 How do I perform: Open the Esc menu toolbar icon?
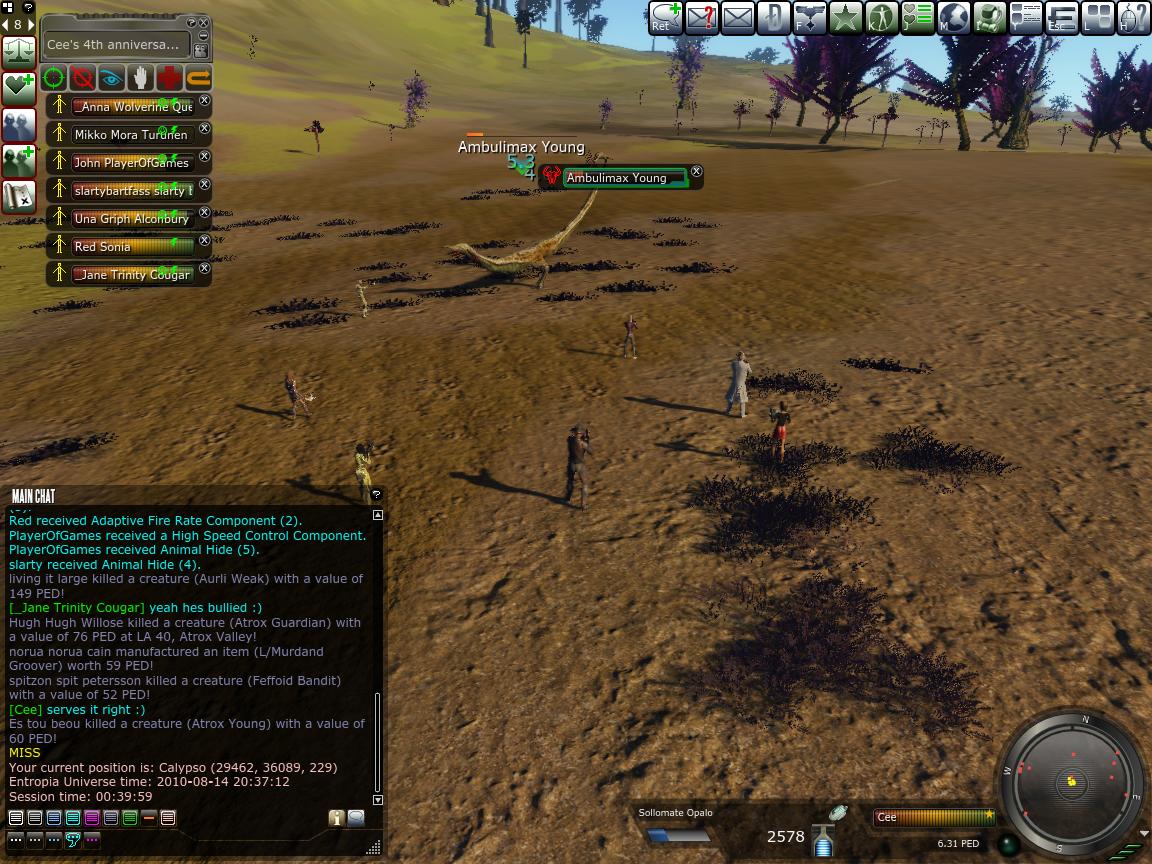pos(1061,18)
